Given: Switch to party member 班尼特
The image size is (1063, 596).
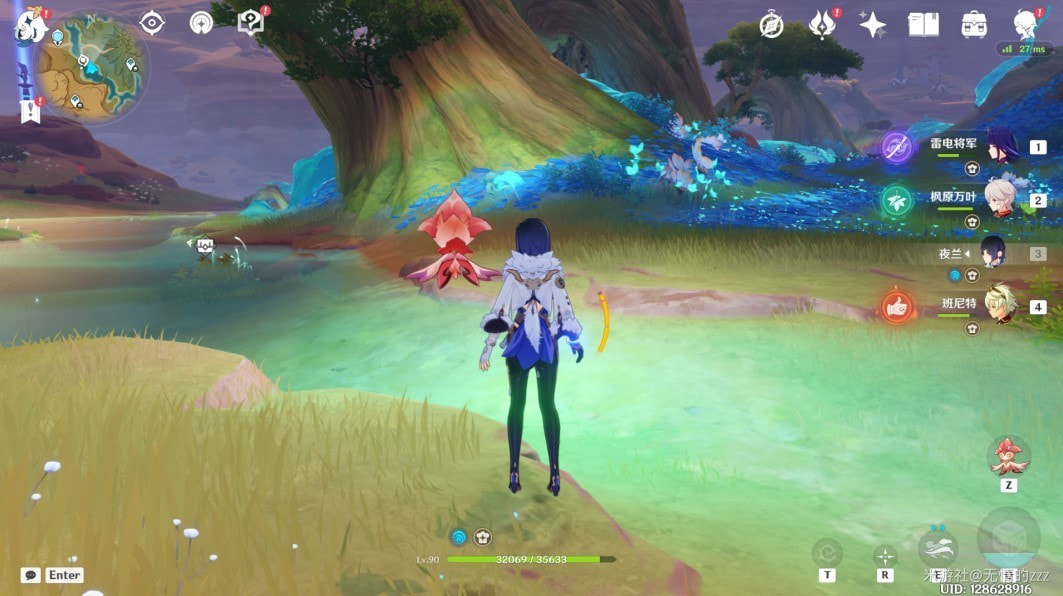Looking at the screenshot, I should 1000,305.
